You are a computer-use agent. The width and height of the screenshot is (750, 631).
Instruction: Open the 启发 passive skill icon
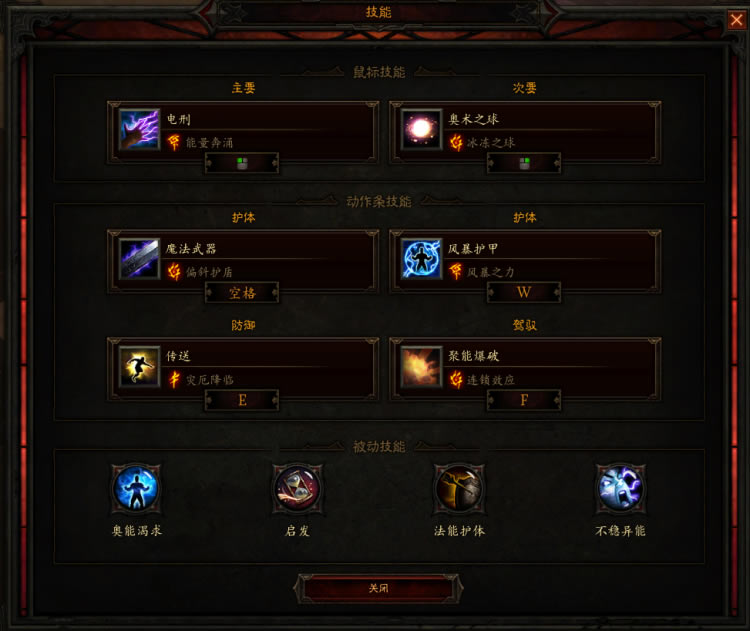(x=297, y=489)
